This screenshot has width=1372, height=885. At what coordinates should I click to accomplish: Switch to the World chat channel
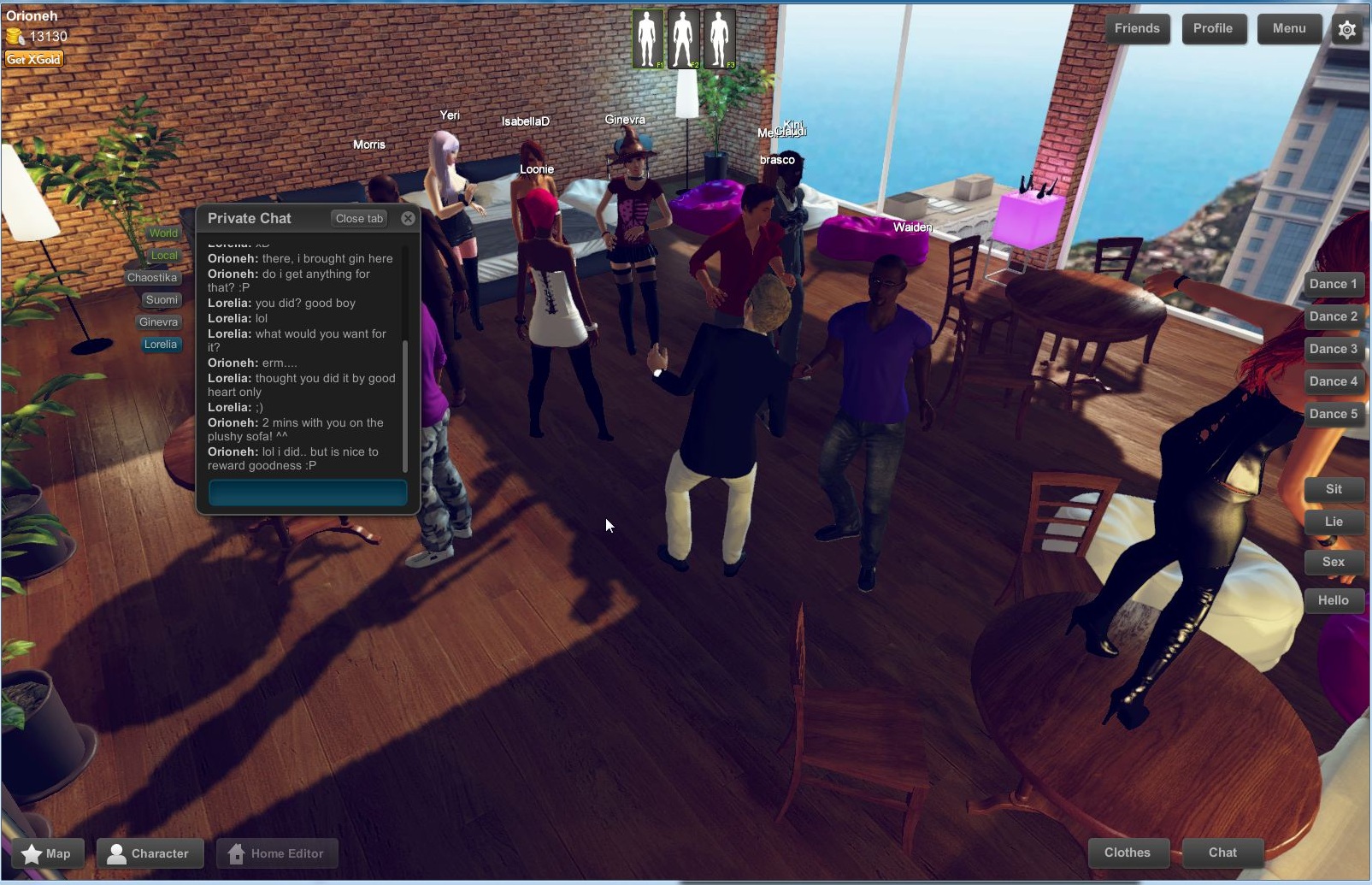pyautogui.click(x=162, y=233)
